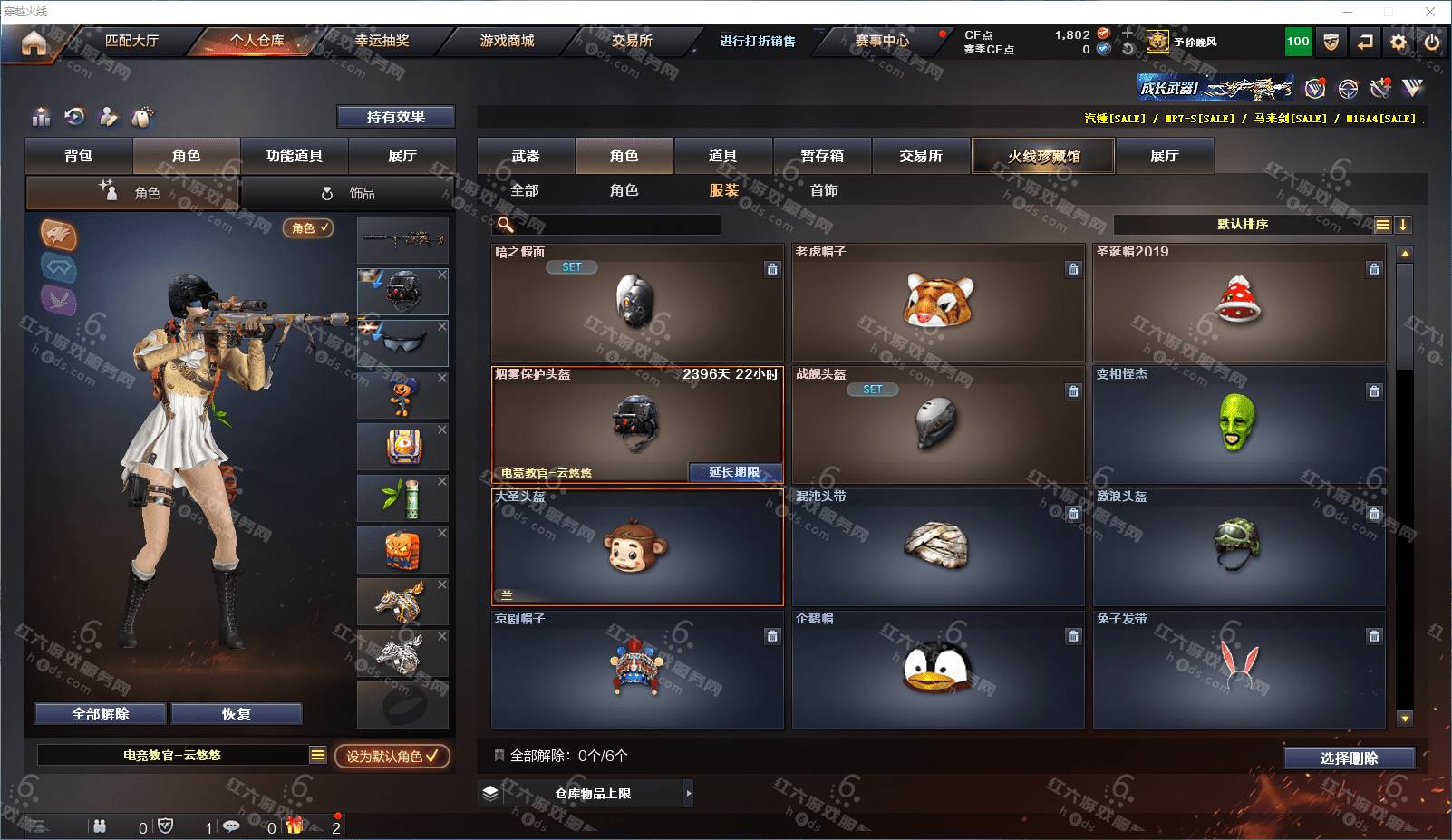Select the 武器 weapons tab
Image resolution: width=1452 pixels, height=840 pixels.
[526, 156]
